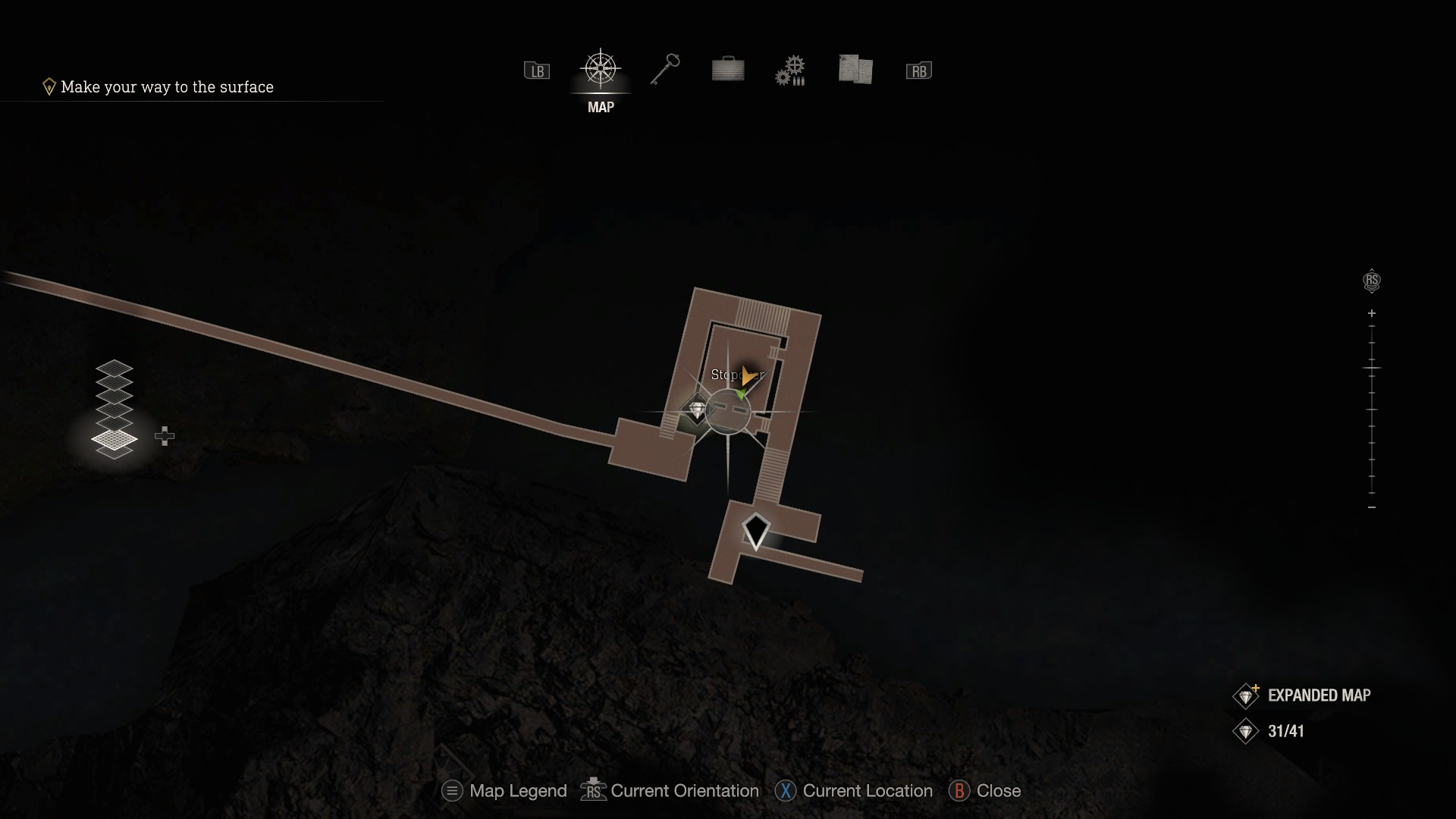Select the MAP compass tab
The width and height of the screenshot is (1456, 819).
click(x=601, y=71)
